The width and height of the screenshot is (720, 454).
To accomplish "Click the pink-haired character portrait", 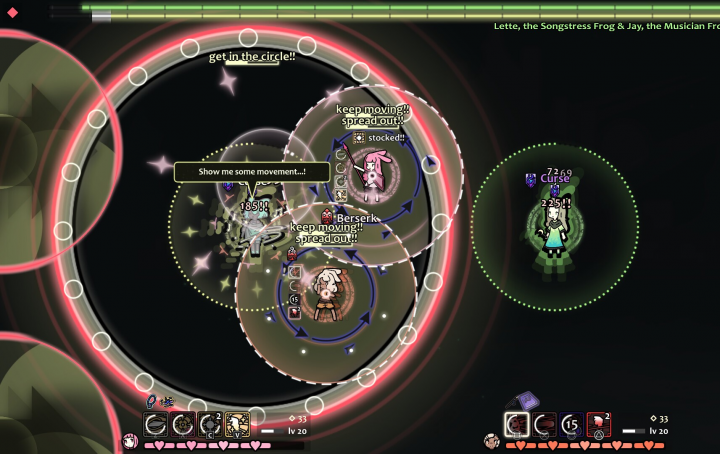I will [x=129, y=440].
